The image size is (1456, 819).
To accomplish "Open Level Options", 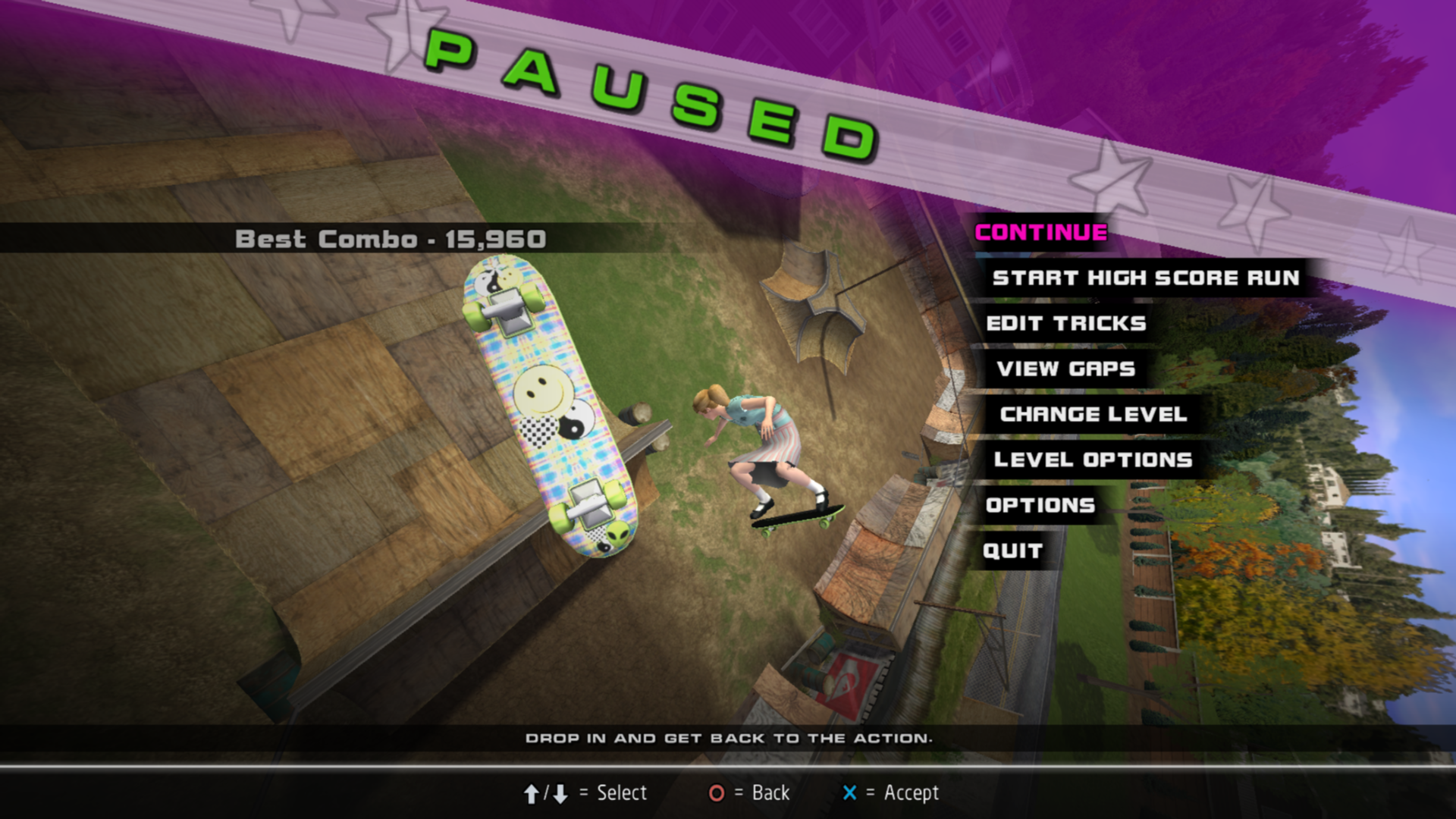I will [1093, 460].
